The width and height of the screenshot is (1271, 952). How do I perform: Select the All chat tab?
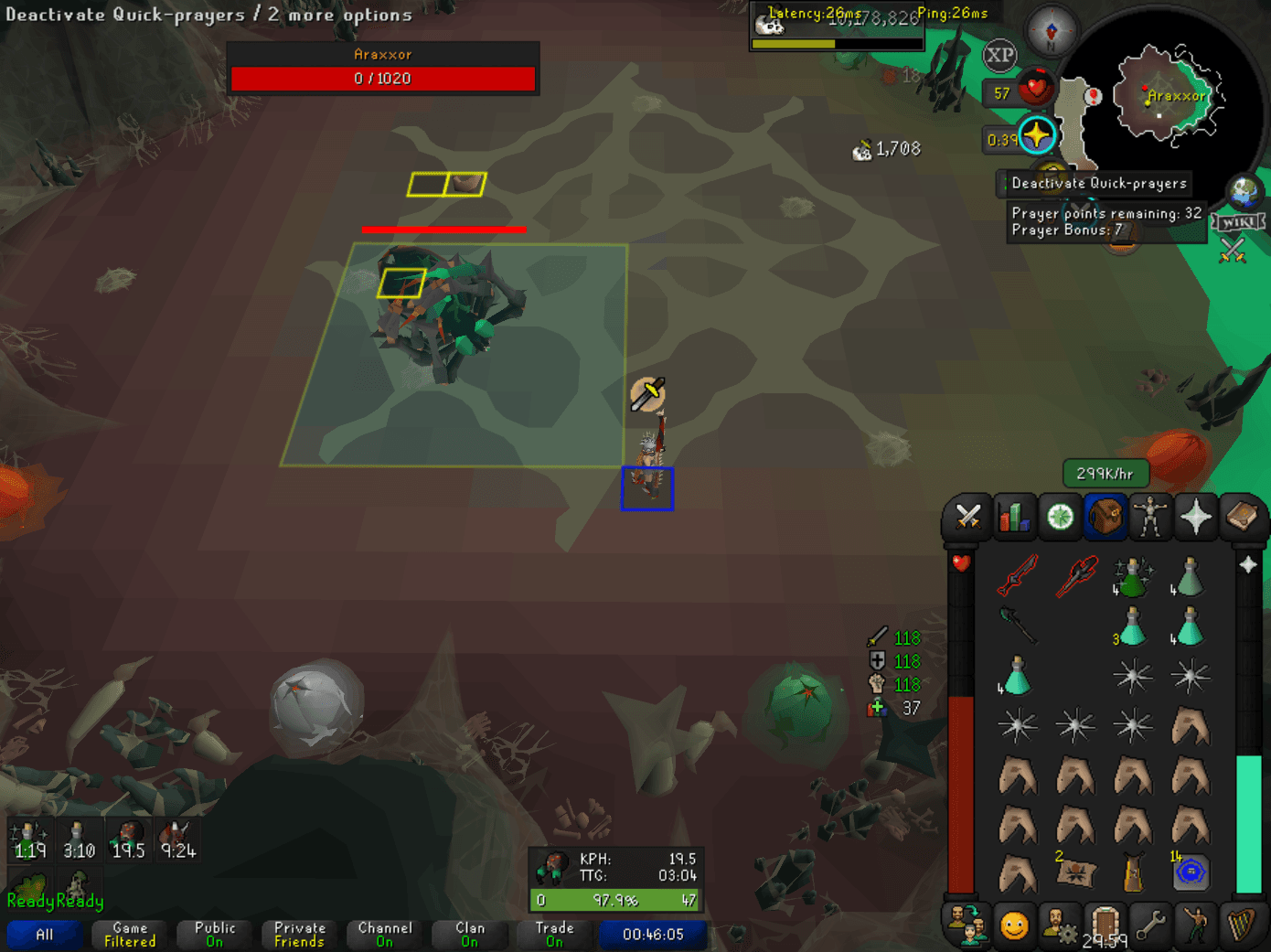click(x=43, y=935)
